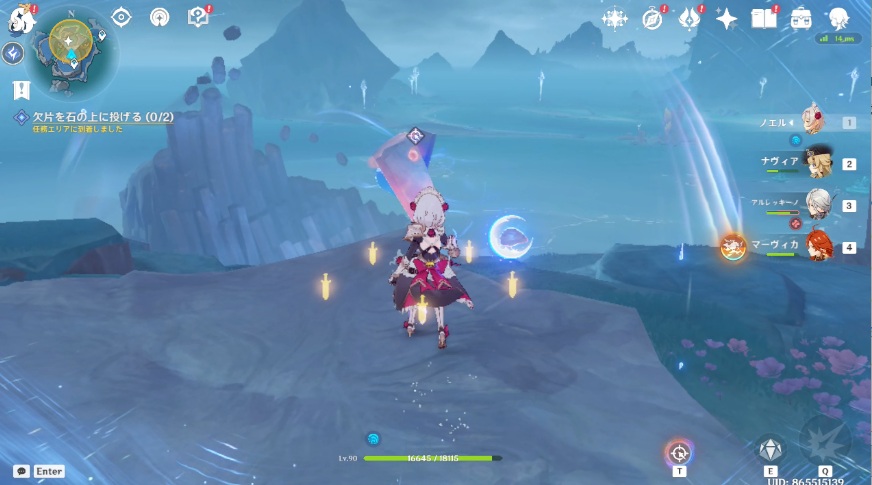Open the tutorial book with question mark

click(198, 17)
